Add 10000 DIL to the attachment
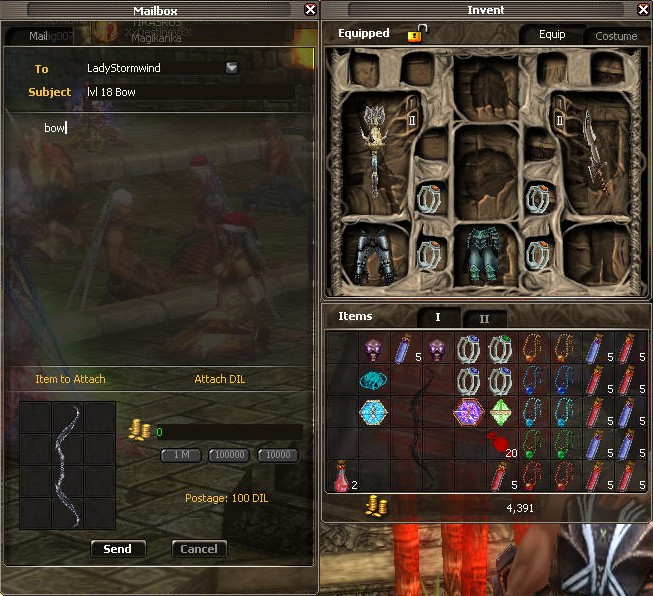 coord(277,455)
